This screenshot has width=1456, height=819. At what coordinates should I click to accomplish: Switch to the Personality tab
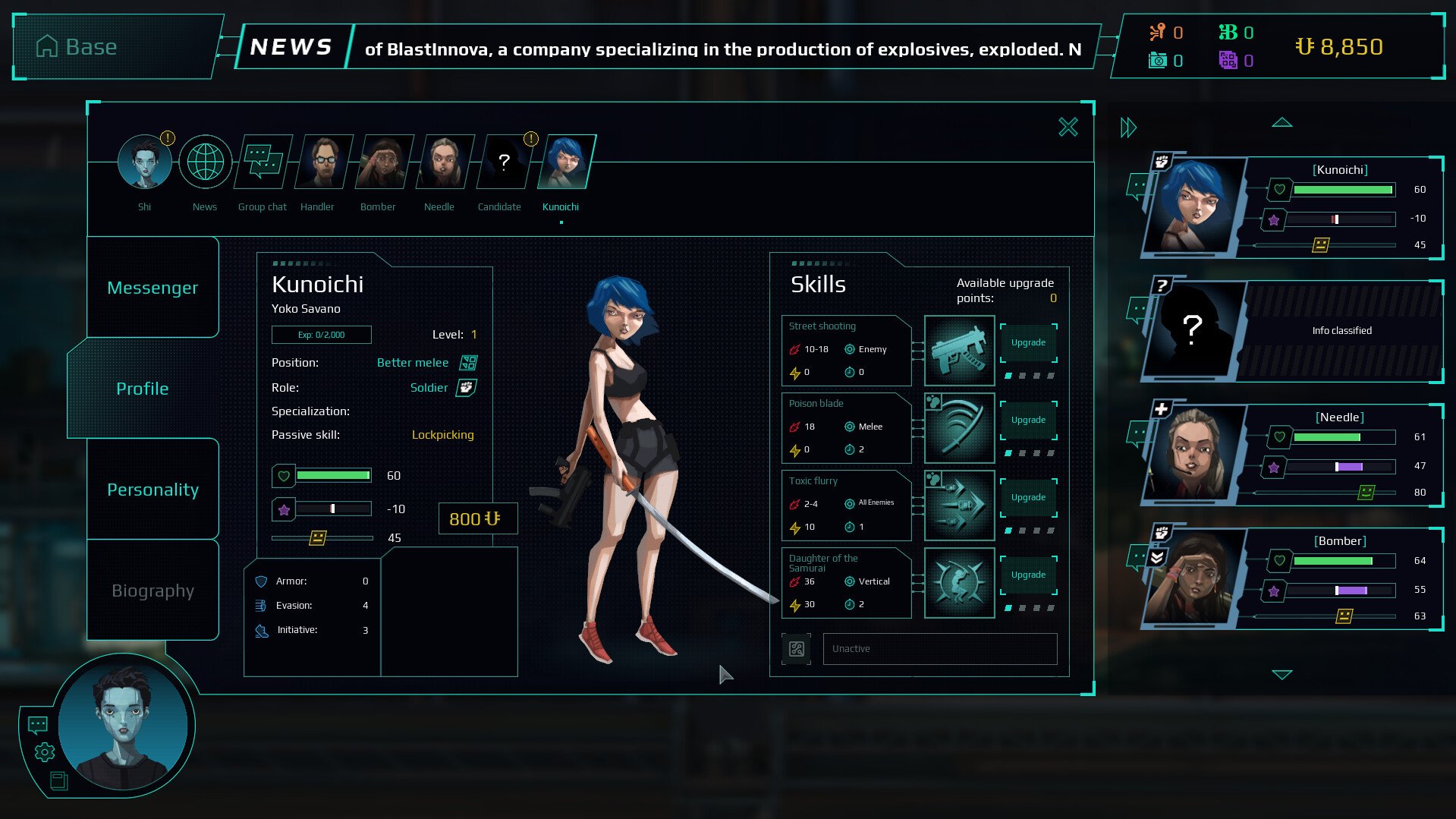coord(153,490)
